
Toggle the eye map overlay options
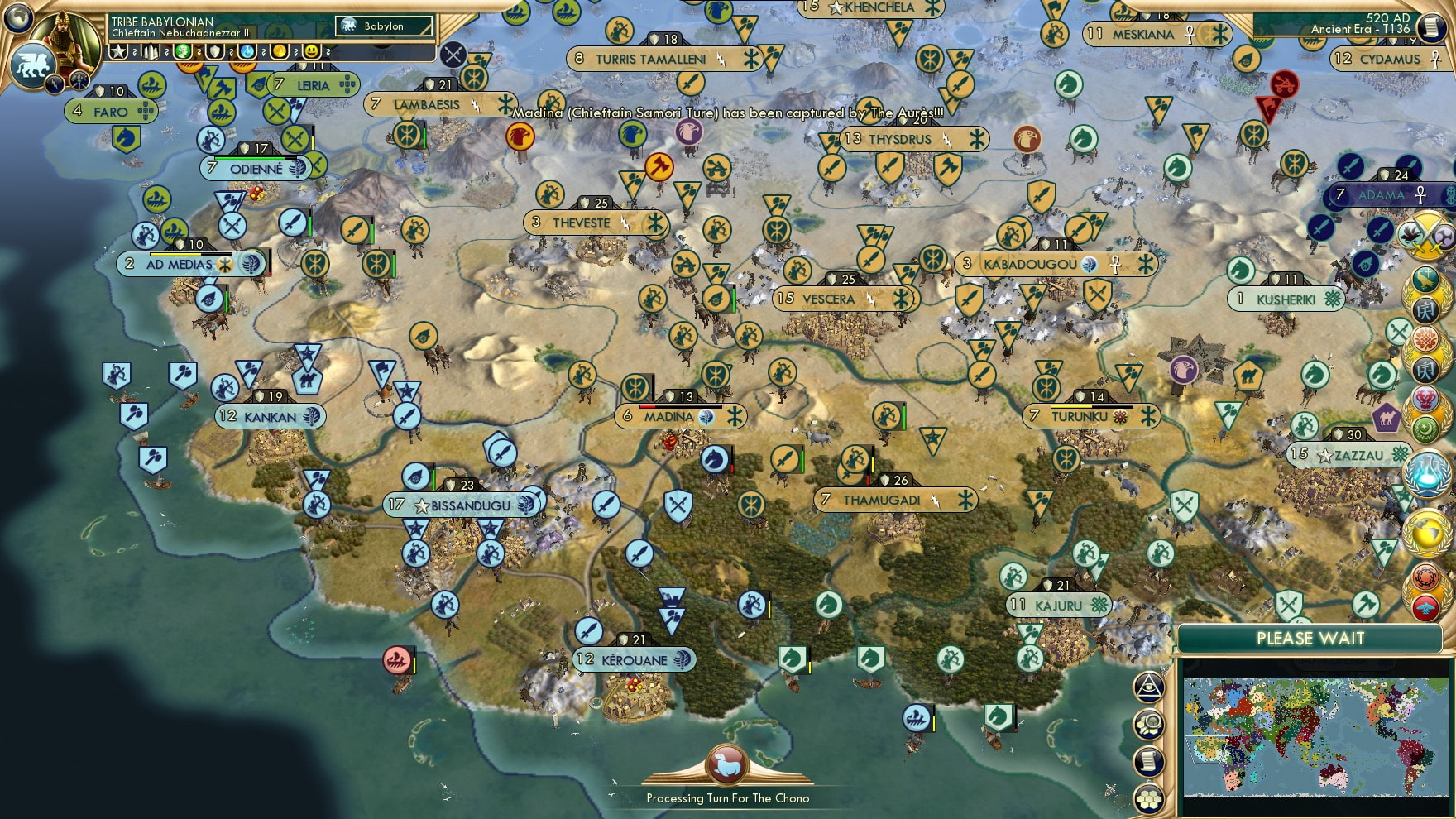click(x=1147, y=687)
